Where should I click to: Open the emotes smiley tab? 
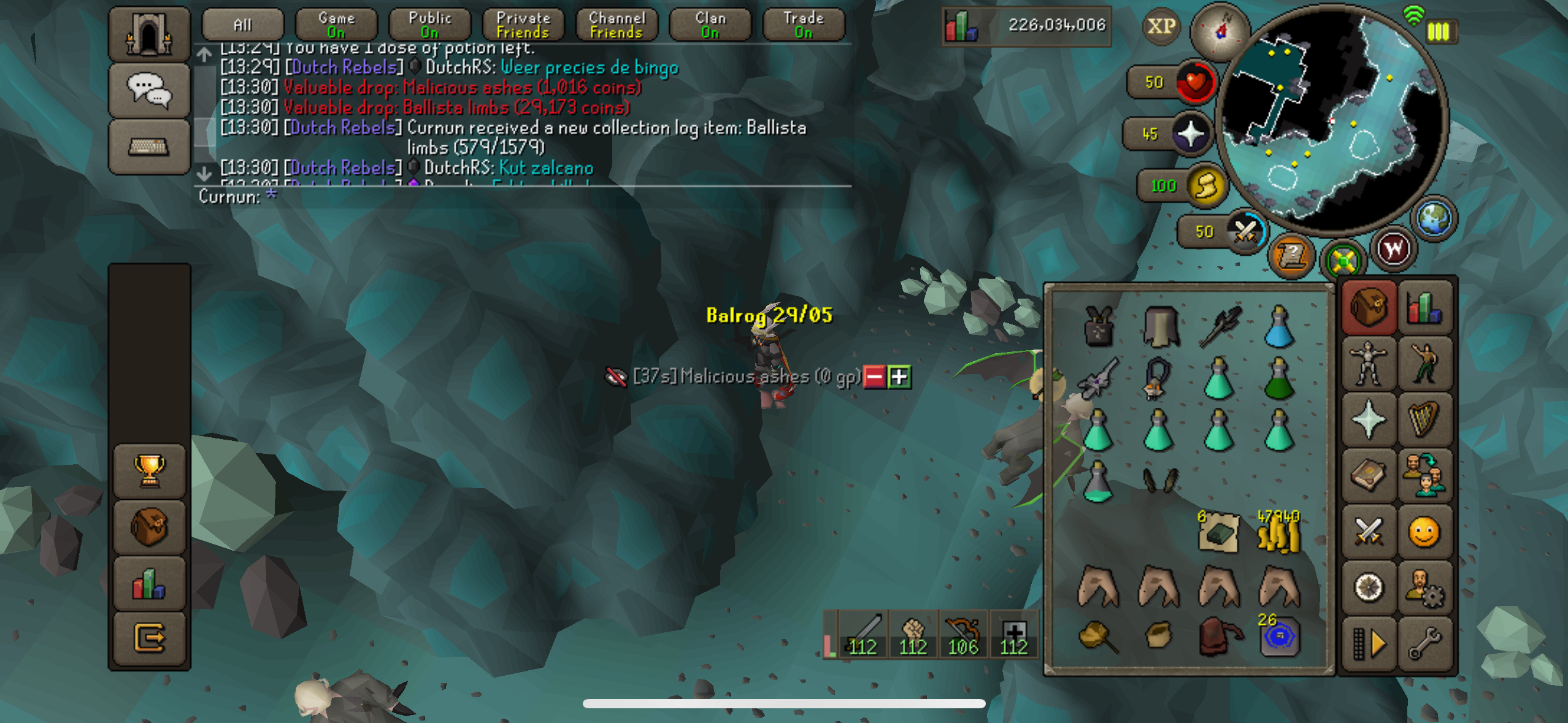pyautogui.click(x=1424, y=532)
